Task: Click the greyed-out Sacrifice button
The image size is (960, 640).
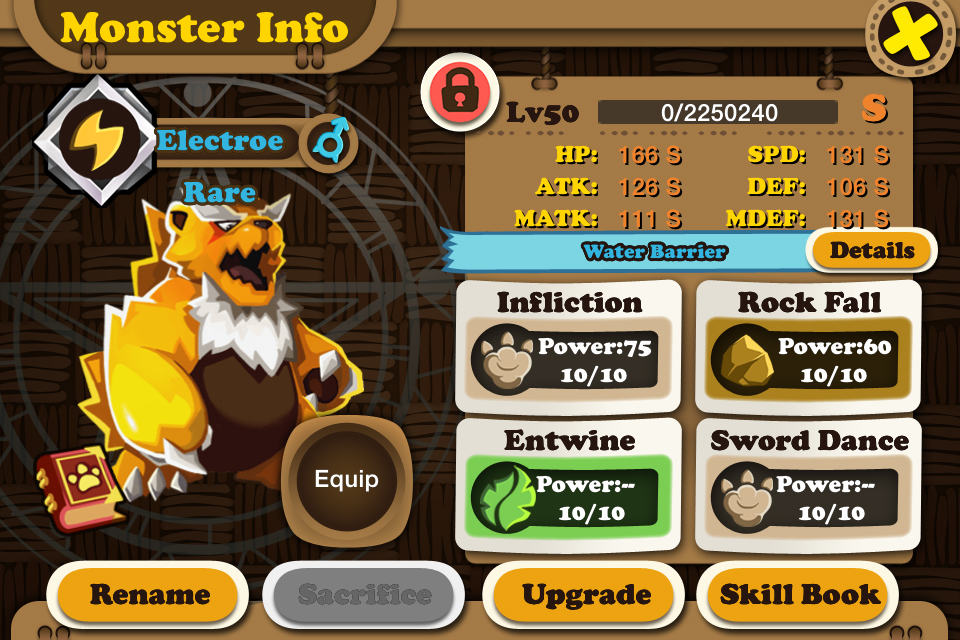Action: pos(365,595)
